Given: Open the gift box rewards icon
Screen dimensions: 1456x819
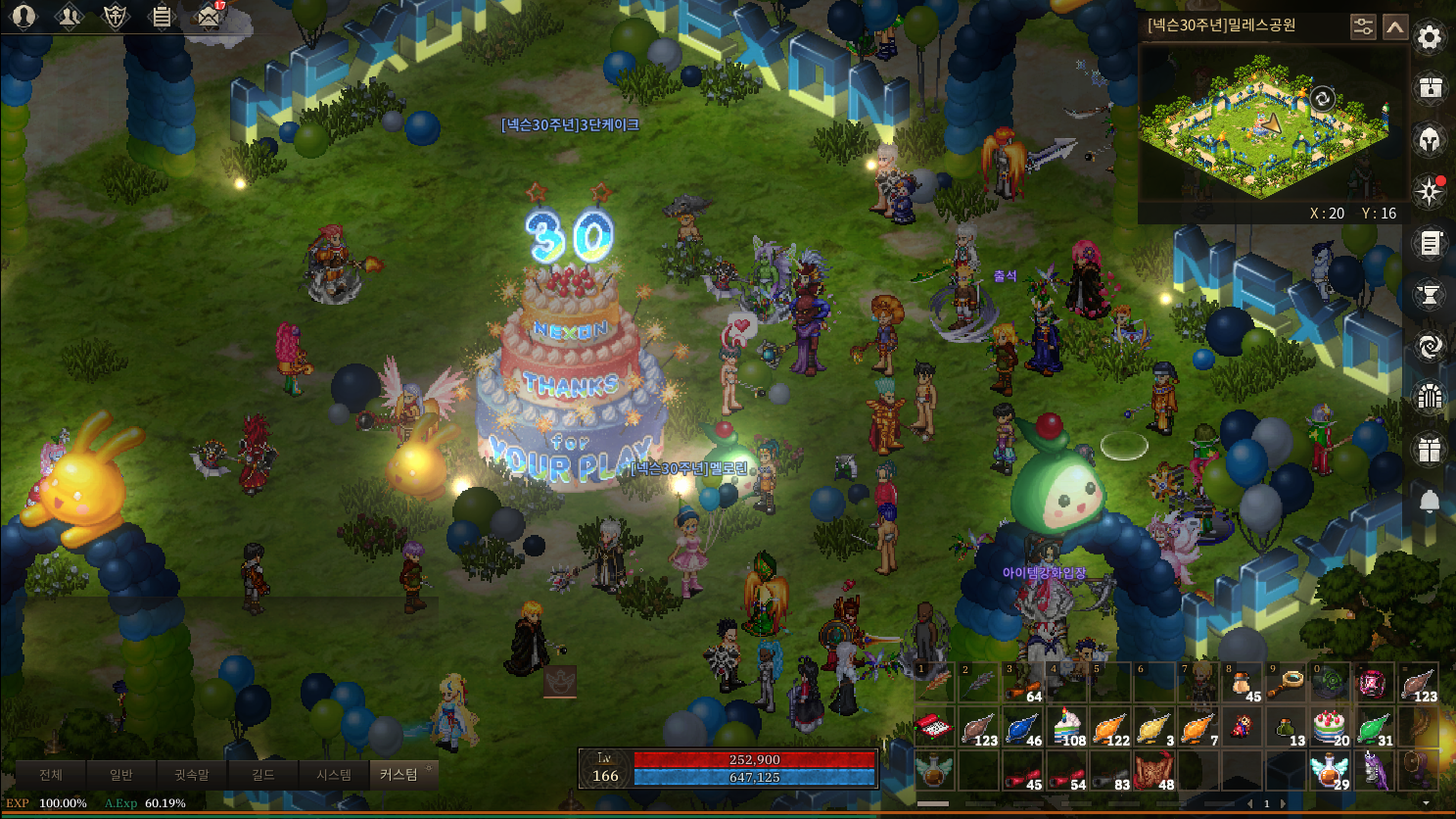Looking at the screenshot, I should 1430,450.
